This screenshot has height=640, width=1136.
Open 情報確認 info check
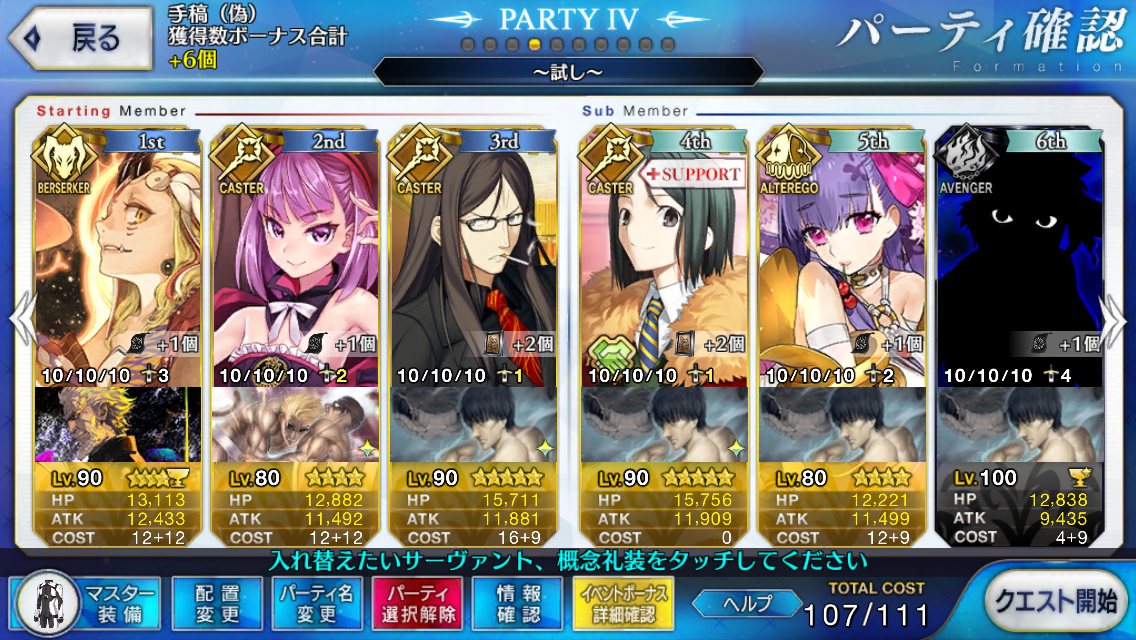516,601
